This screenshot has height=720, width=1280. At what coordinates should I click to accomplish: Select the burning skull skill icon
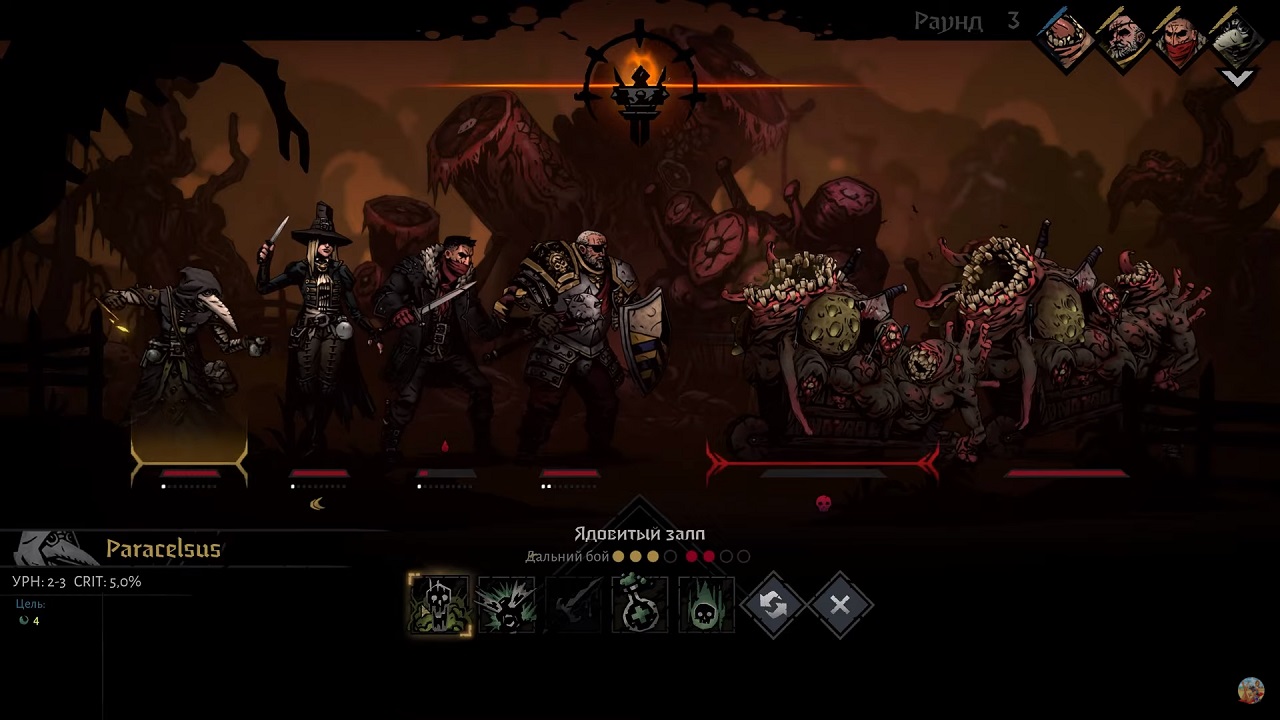coord(706,605)
